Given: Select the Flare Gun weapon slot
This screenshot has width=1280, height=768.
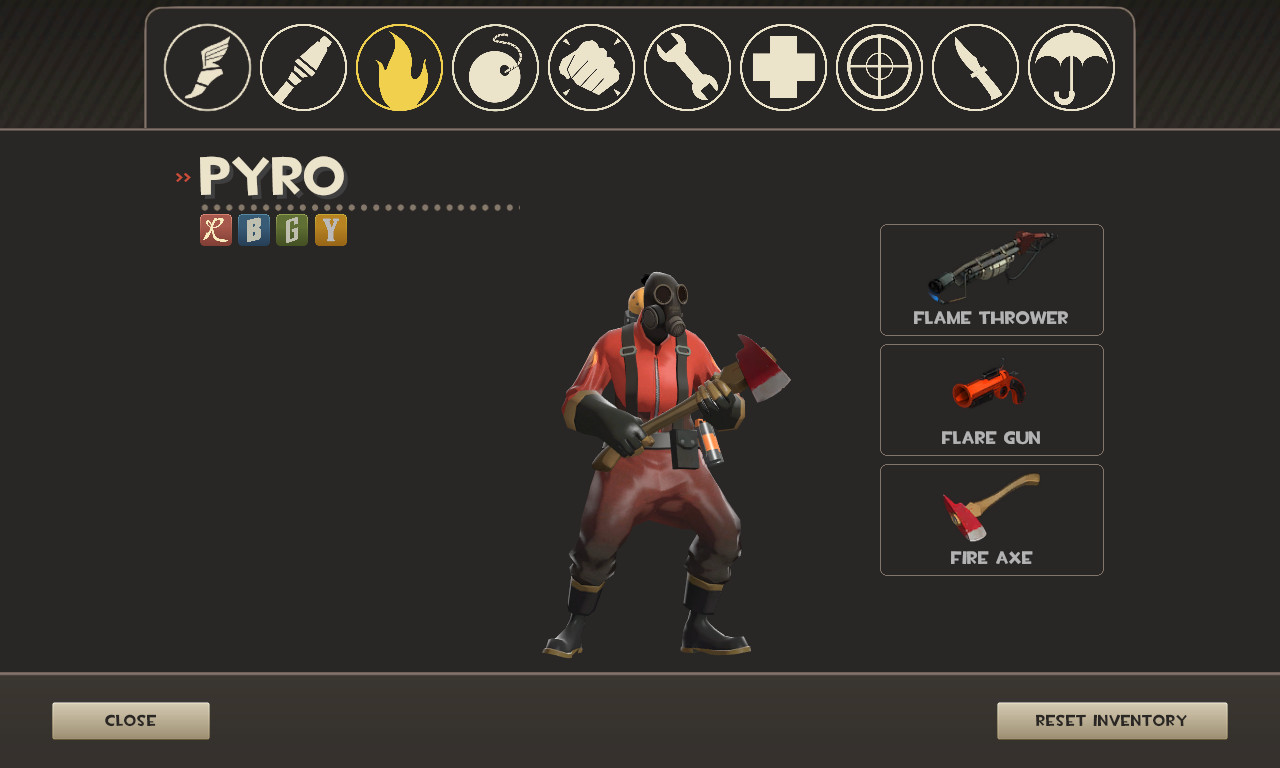Looking at the screenshot, I should [991, 400].
